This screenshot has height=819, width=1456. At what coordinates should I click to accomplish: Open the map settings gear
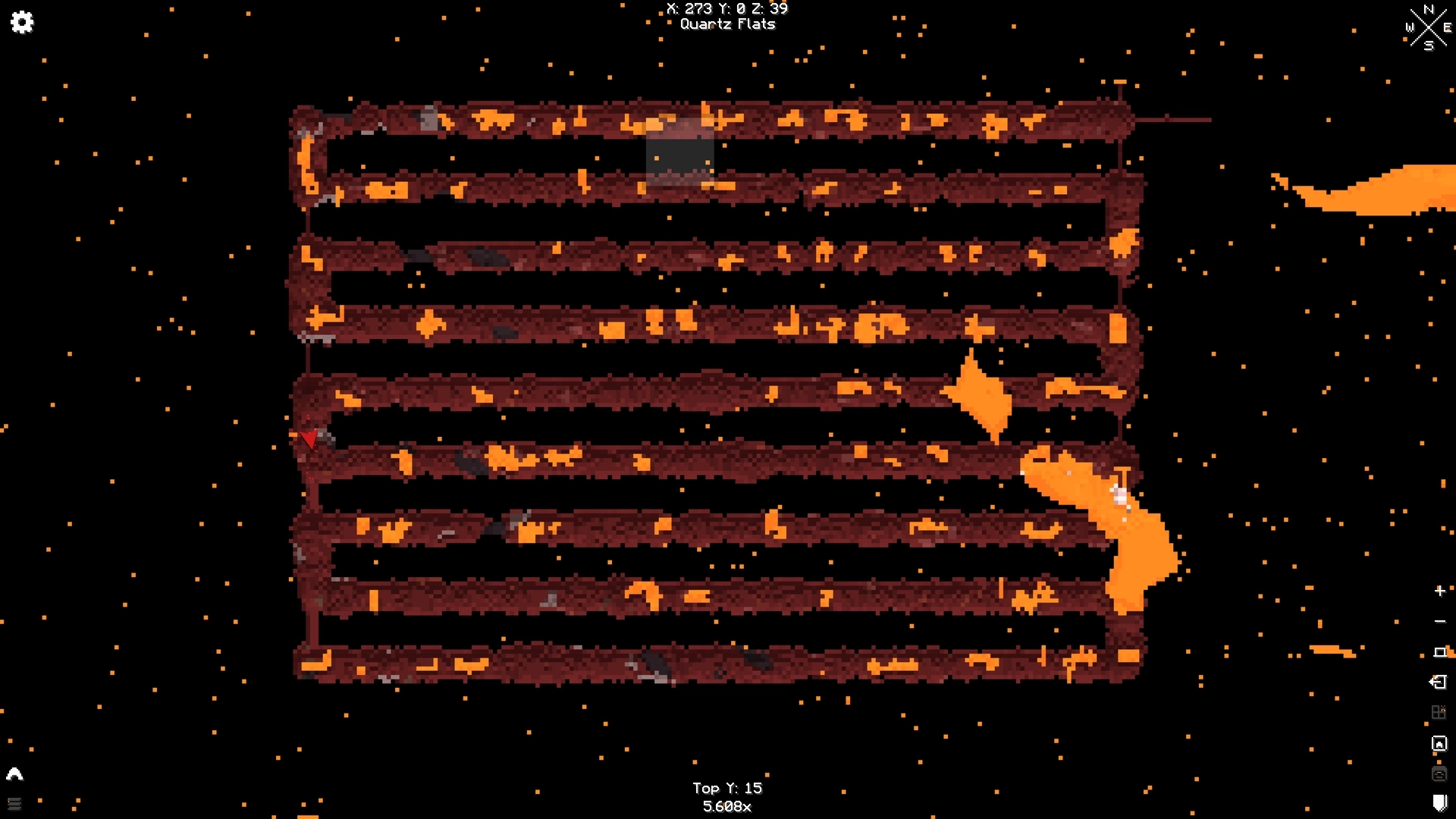pos(23,23)
